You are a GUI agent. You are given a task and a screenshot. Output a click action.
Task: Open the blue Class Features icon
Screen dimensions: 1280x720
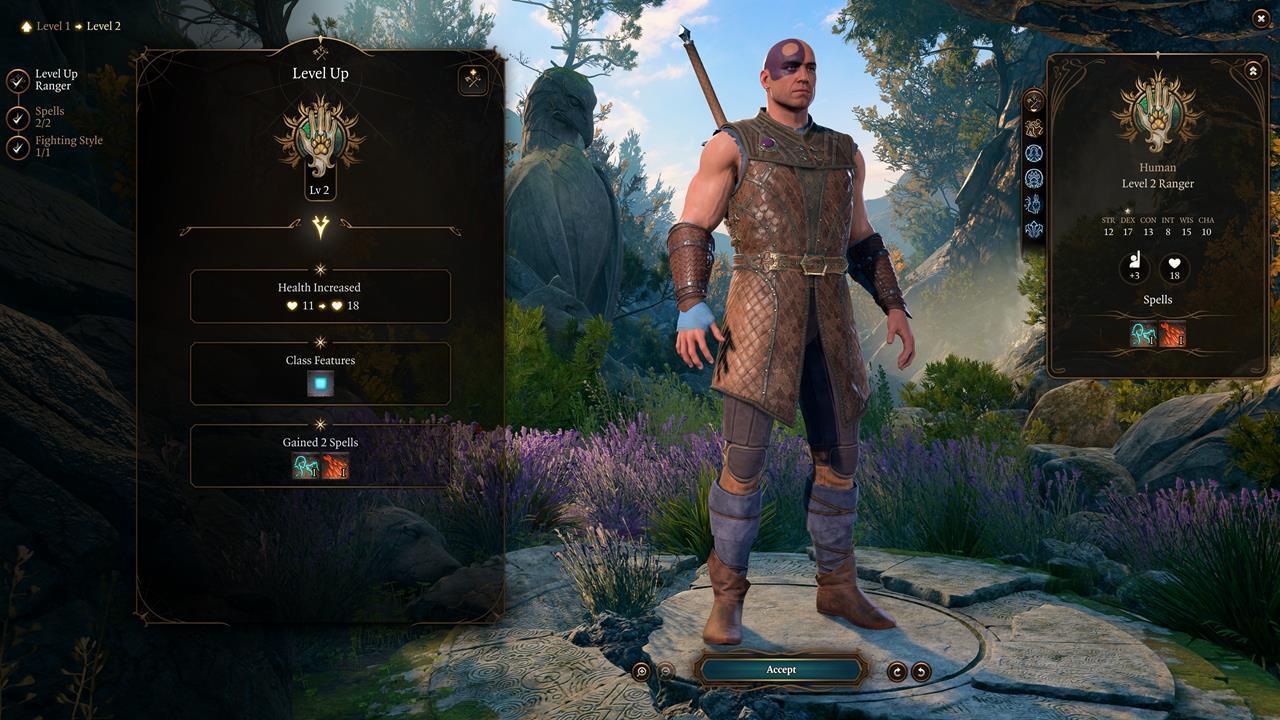pyautogui.click(x=320, y=385)
